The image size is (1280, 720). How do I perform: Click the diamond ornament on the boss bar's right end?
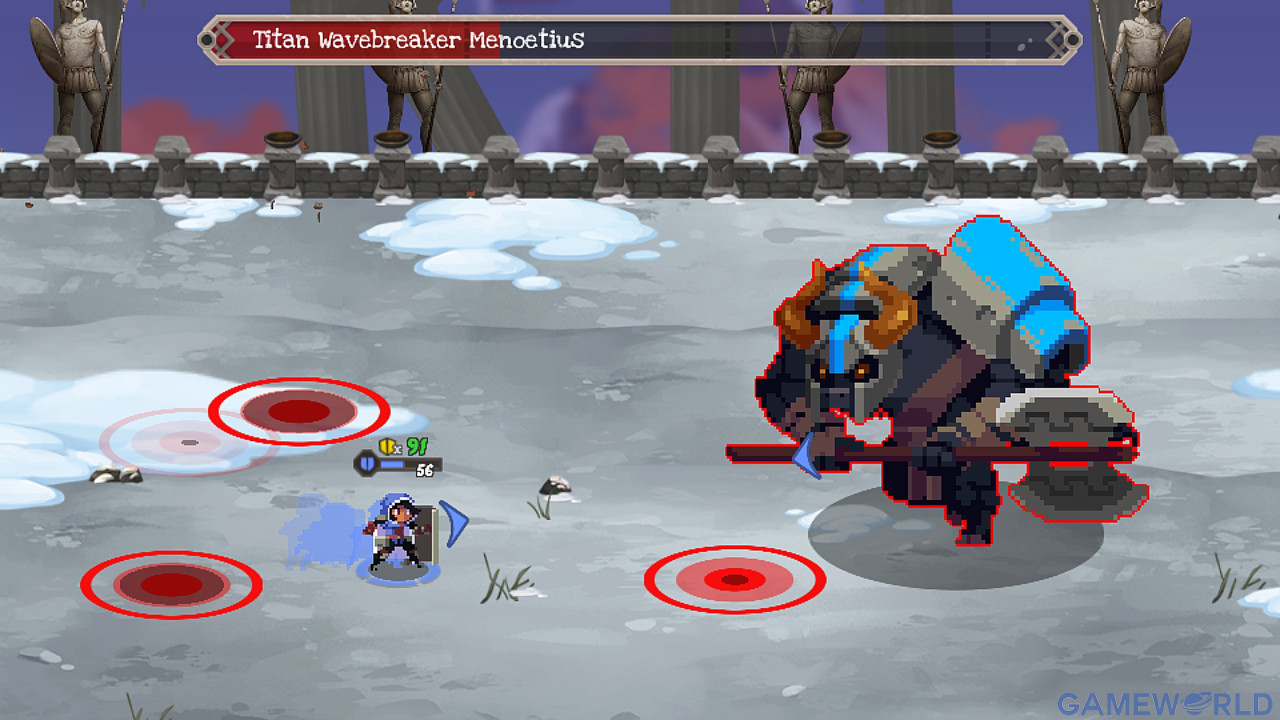pyautogui.click(x=1056, y=40)
